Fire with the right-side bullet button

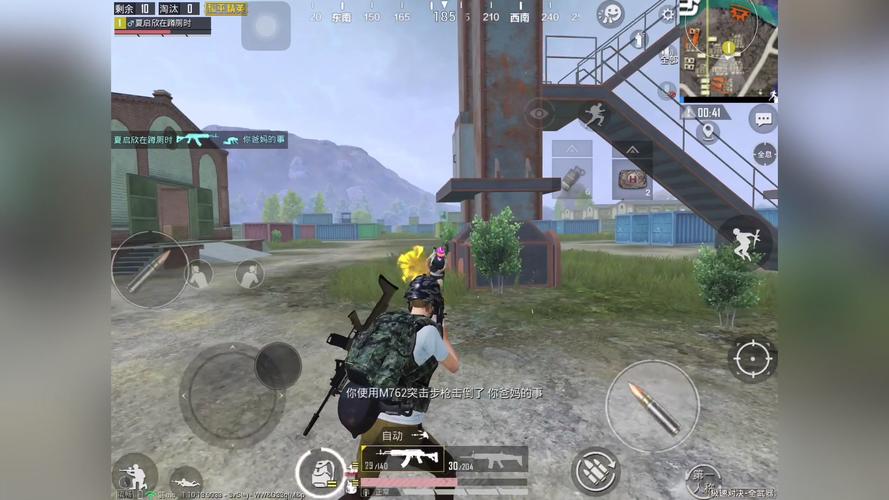click(x=652, y=405)
